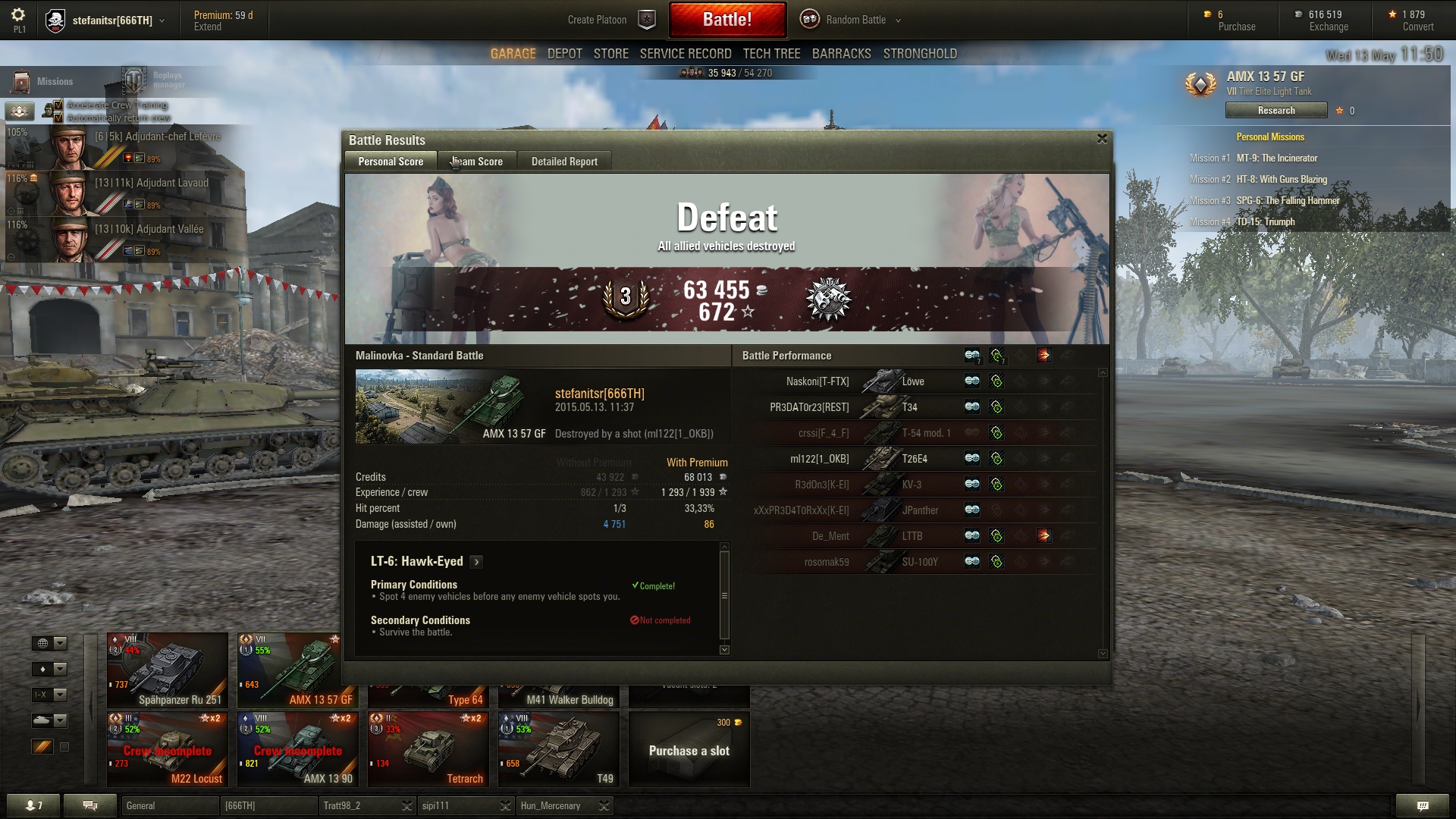Open the gear settings menu
This screenshot has height=819, width=1456.
tap(18, 15)
